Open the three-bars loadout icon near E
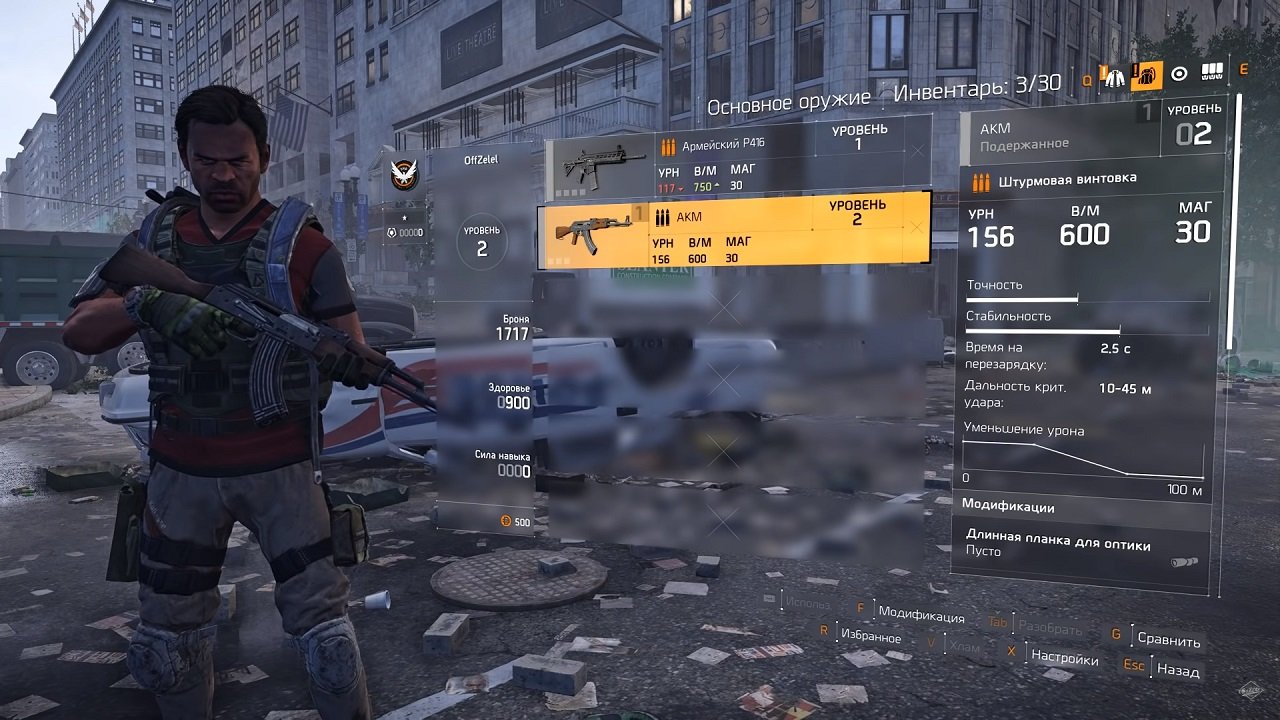Image resolution: width=1280 pixels, height=720 pixels. coord(1214,71)
